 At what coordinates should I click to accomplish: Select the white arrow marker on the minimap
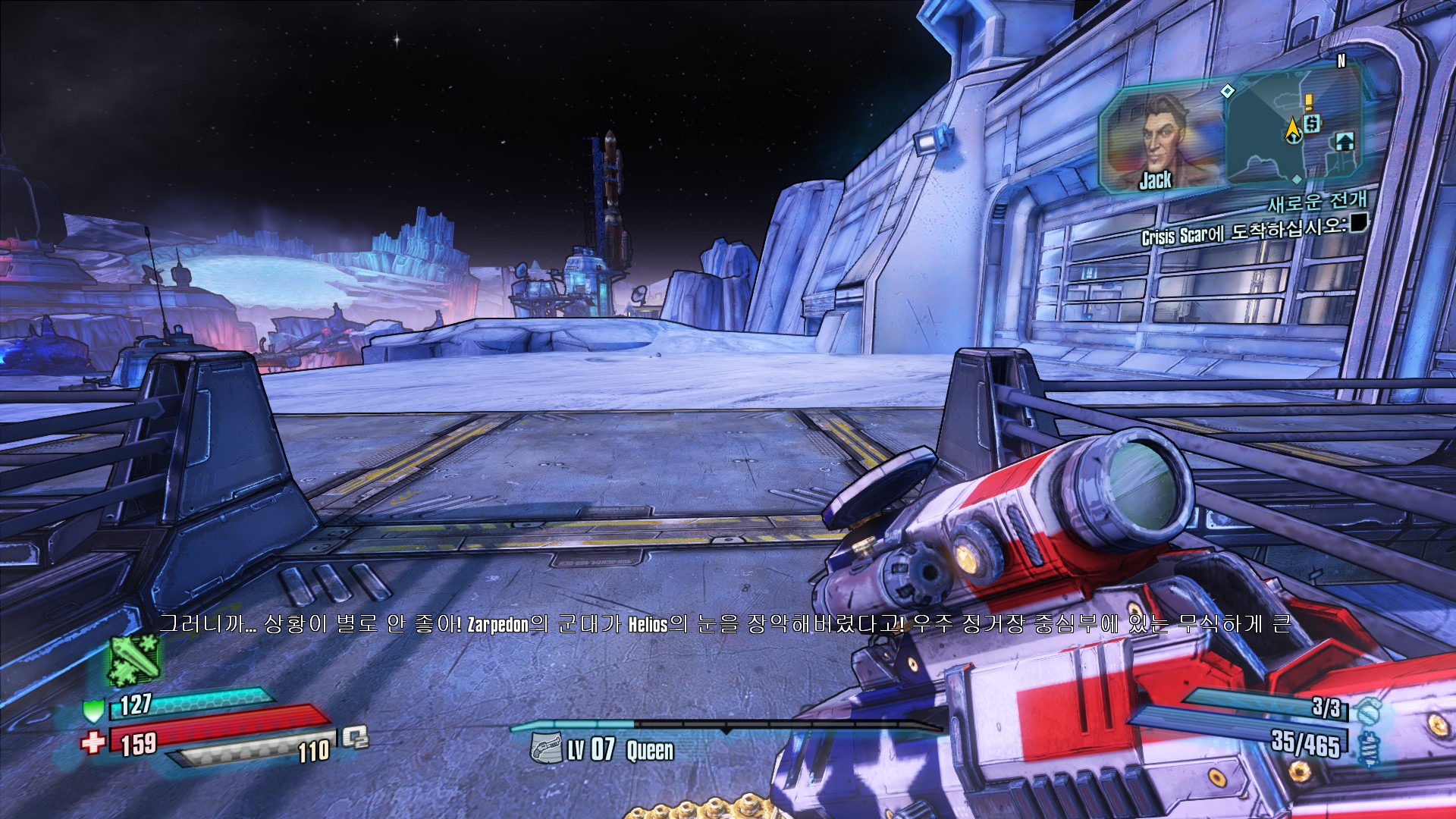click(x=1345, y=141)
